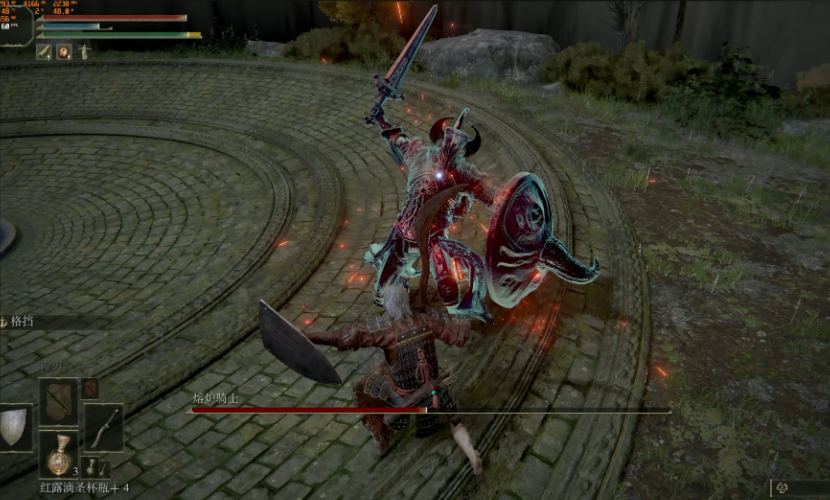The image size is (830, 500).
Task: Select the top memory slot above the flask
Action: tap(58, 399)
